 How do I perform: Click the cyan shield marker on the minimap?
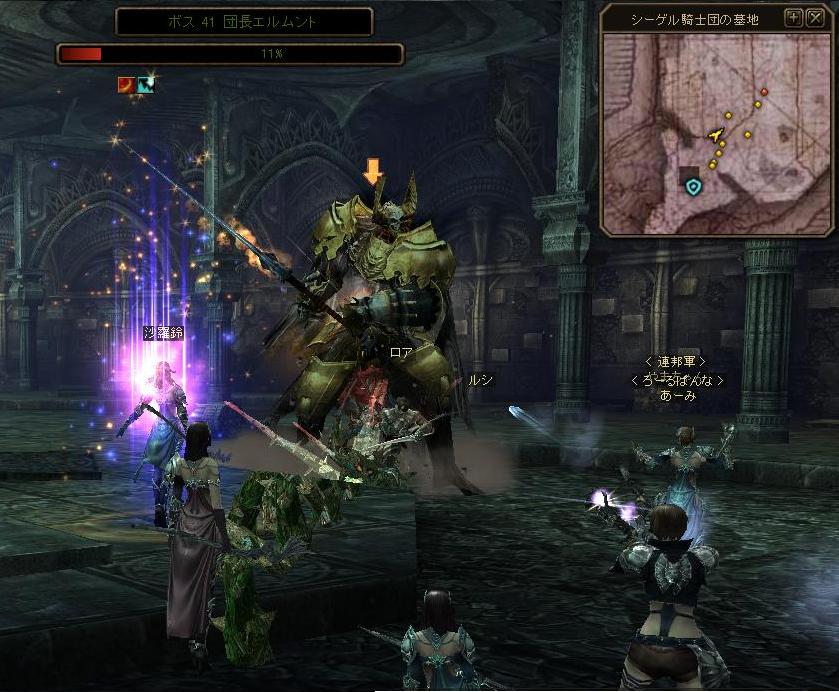[x=693, y=186]
